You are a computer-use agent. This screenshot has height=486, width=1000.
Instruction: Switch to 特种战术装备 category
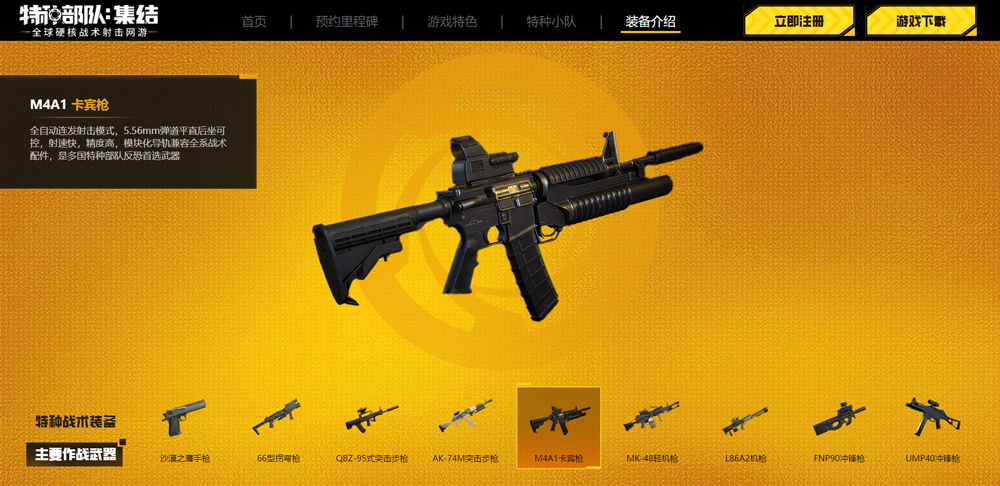click(75, 421)
